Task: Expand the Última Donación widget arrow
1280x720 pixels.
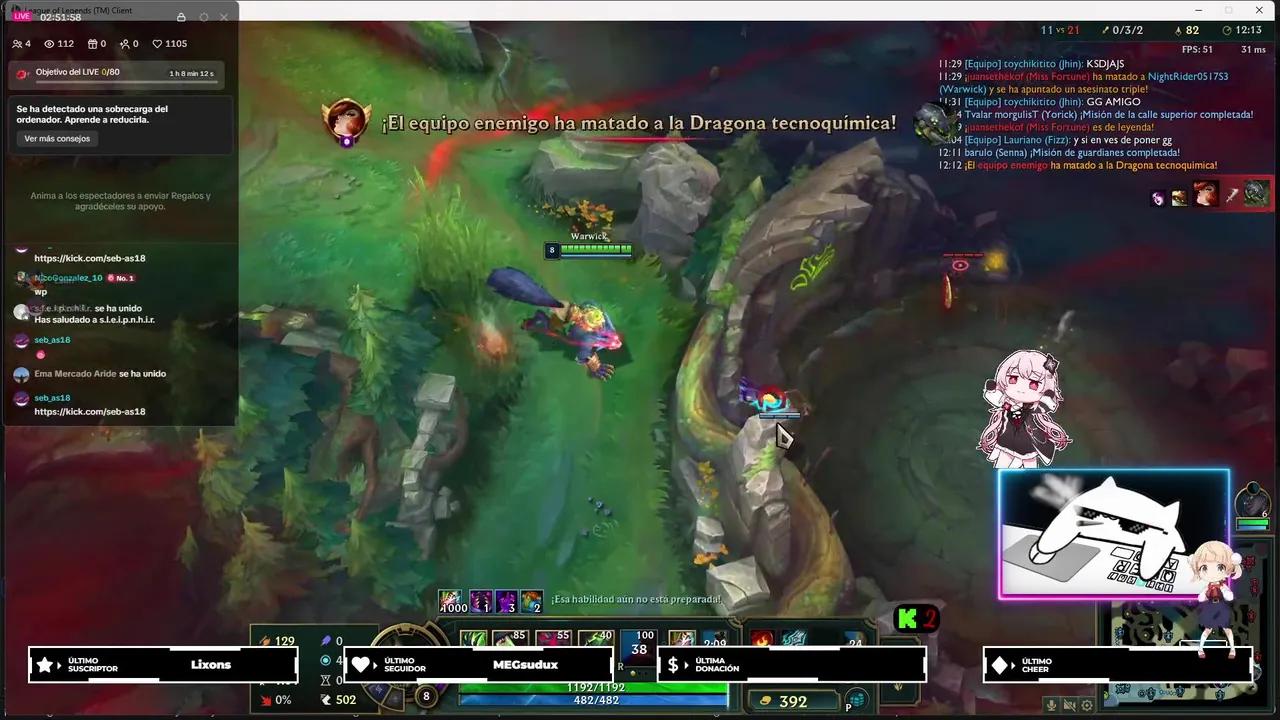Action: [x=685, y=664]
